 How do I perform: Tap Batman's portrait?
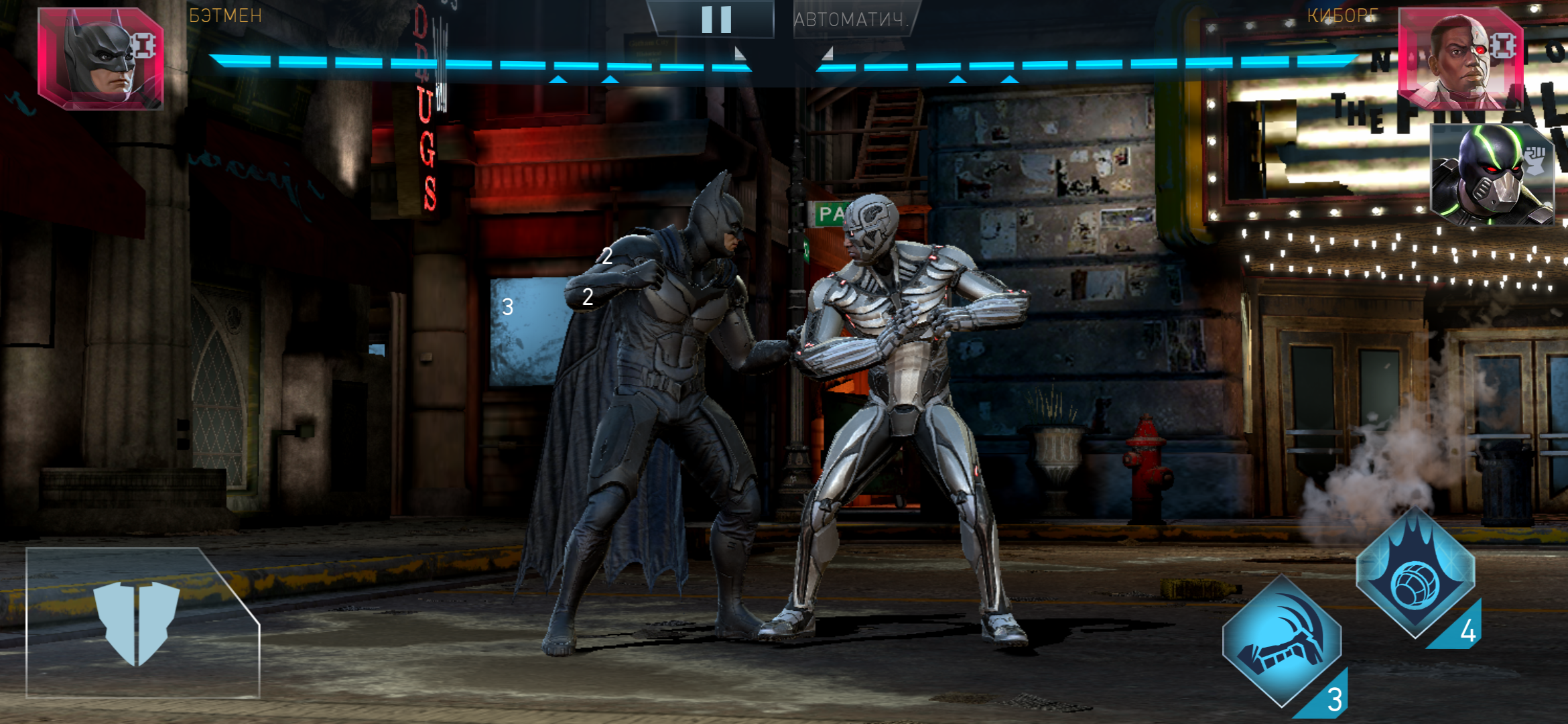[x=101, y=59]
